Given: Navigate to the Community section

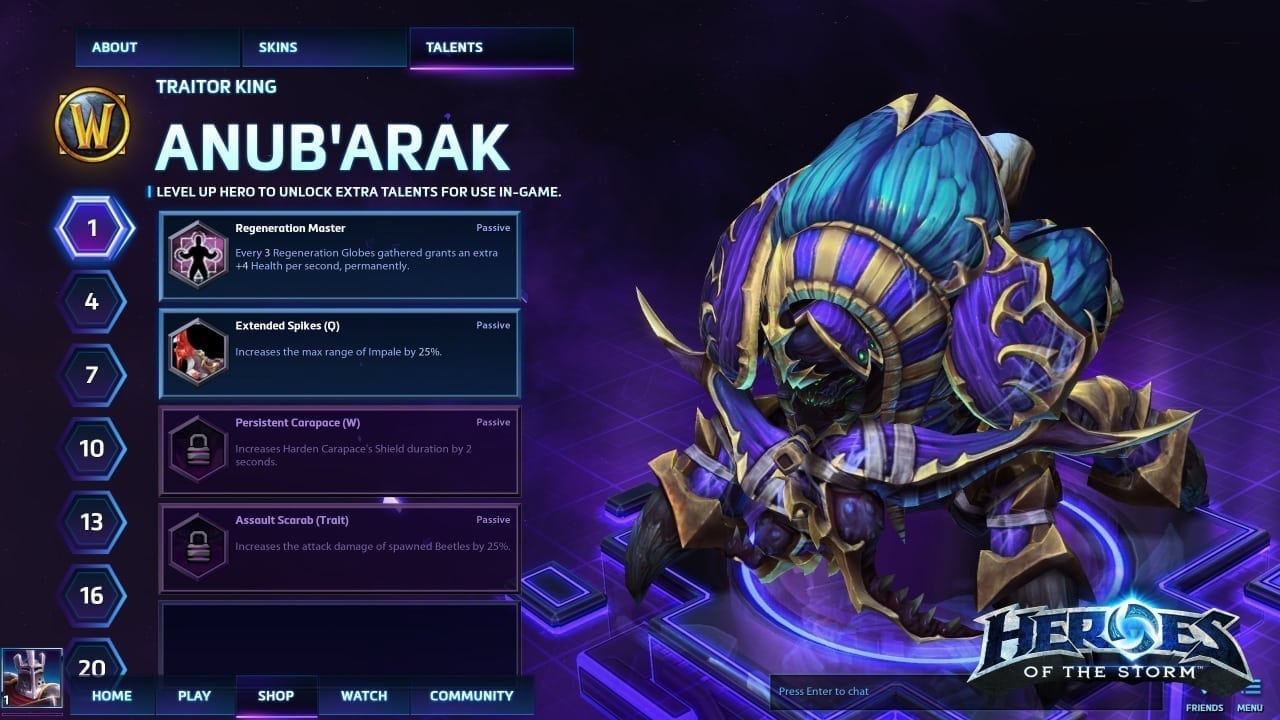Looking at the screenshot, I should coord(471,696).
